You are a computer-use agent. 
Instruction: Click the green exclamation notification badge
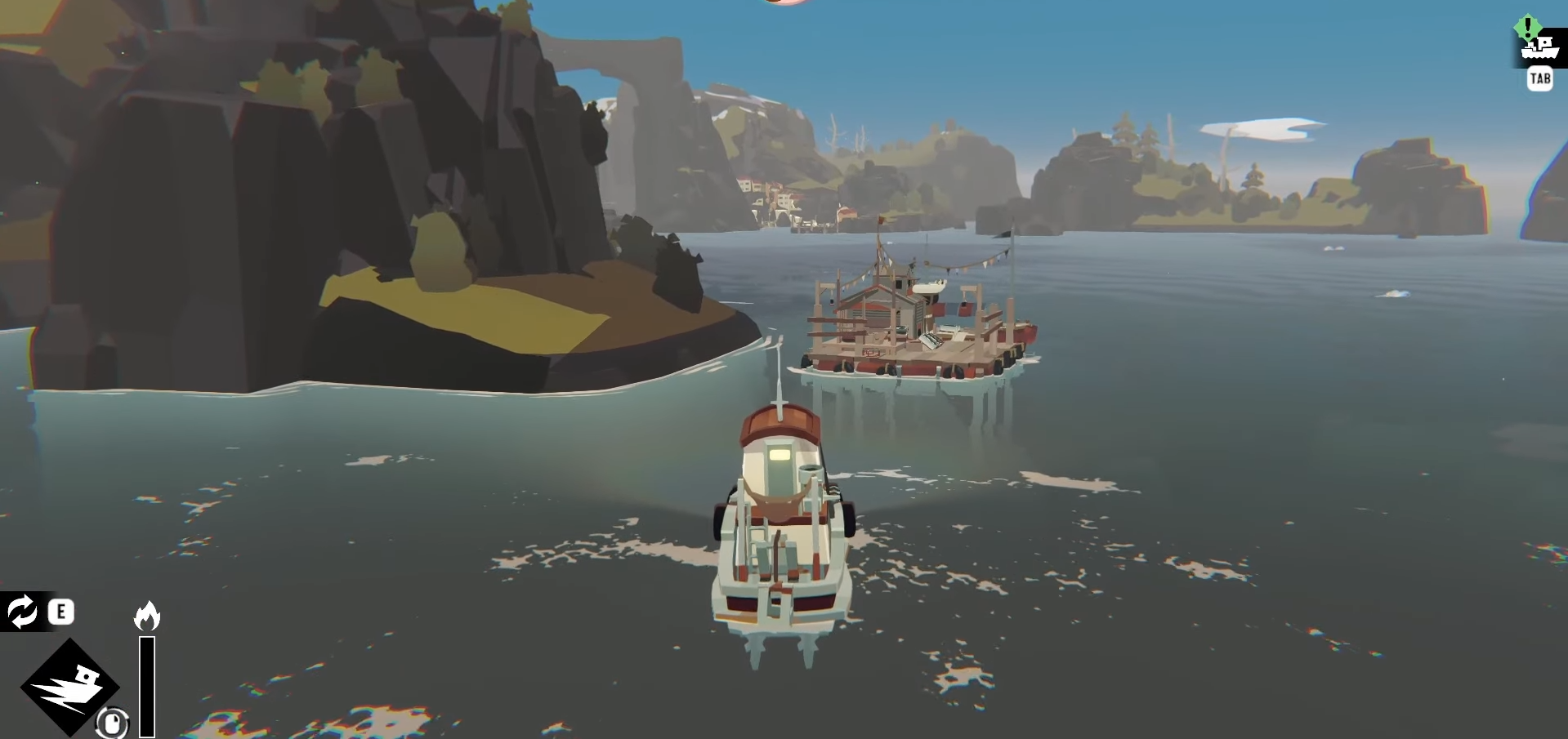[x=1528, y=26]
